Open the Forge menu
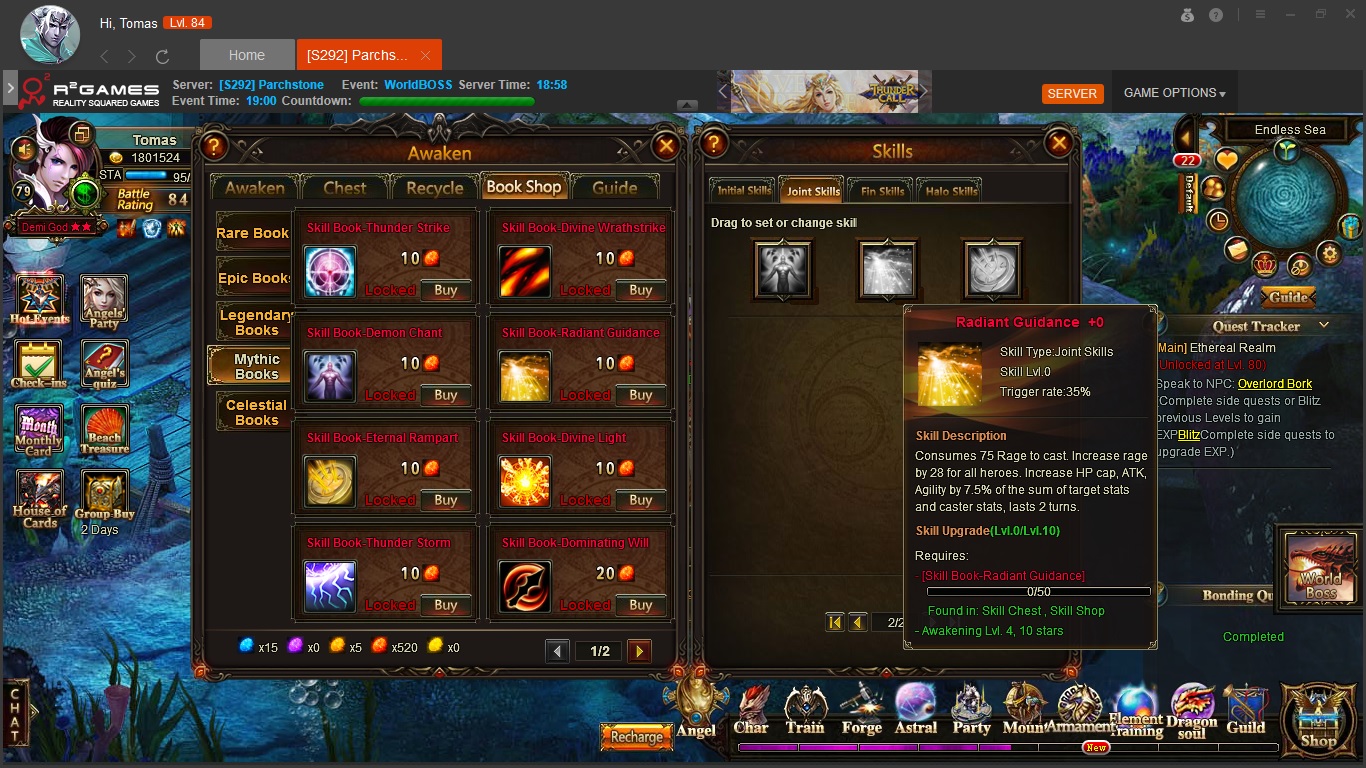Image resolution: width=1366 pixels, height=768 pixels. click(861, 708)
